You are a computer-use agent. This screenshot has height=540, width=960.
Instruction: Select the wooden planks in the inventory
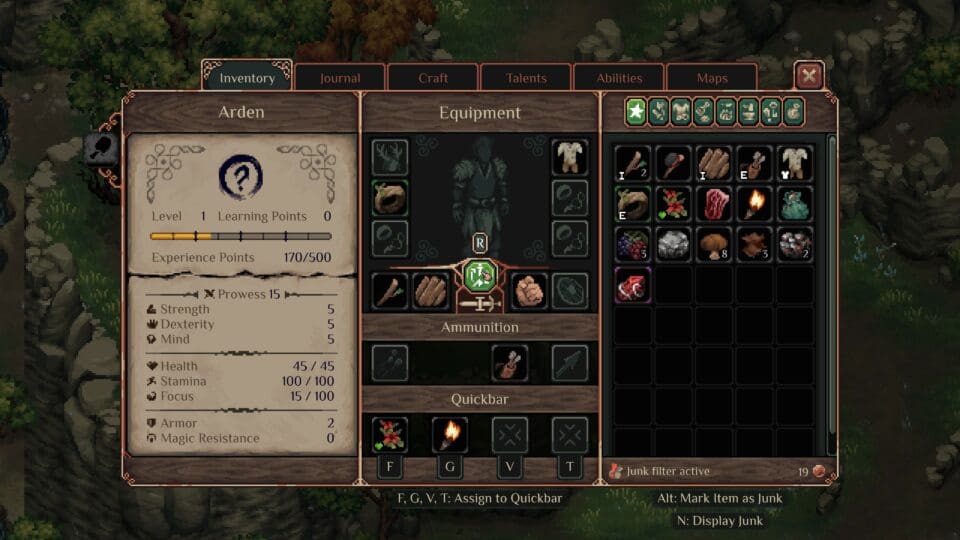tap(714, 163)
